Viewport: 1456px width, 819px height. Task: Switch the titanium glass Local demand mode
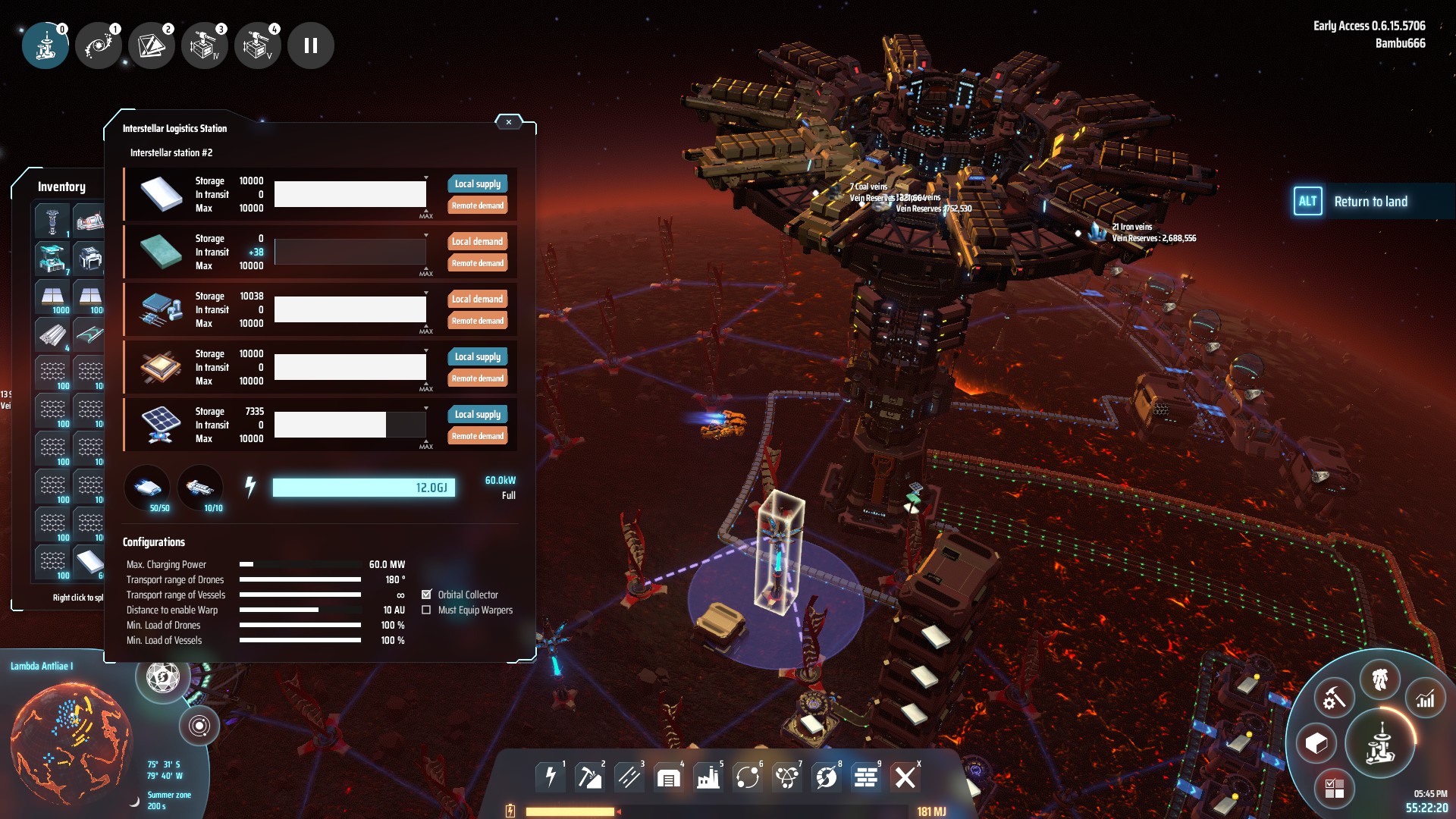tap(477, 241)
